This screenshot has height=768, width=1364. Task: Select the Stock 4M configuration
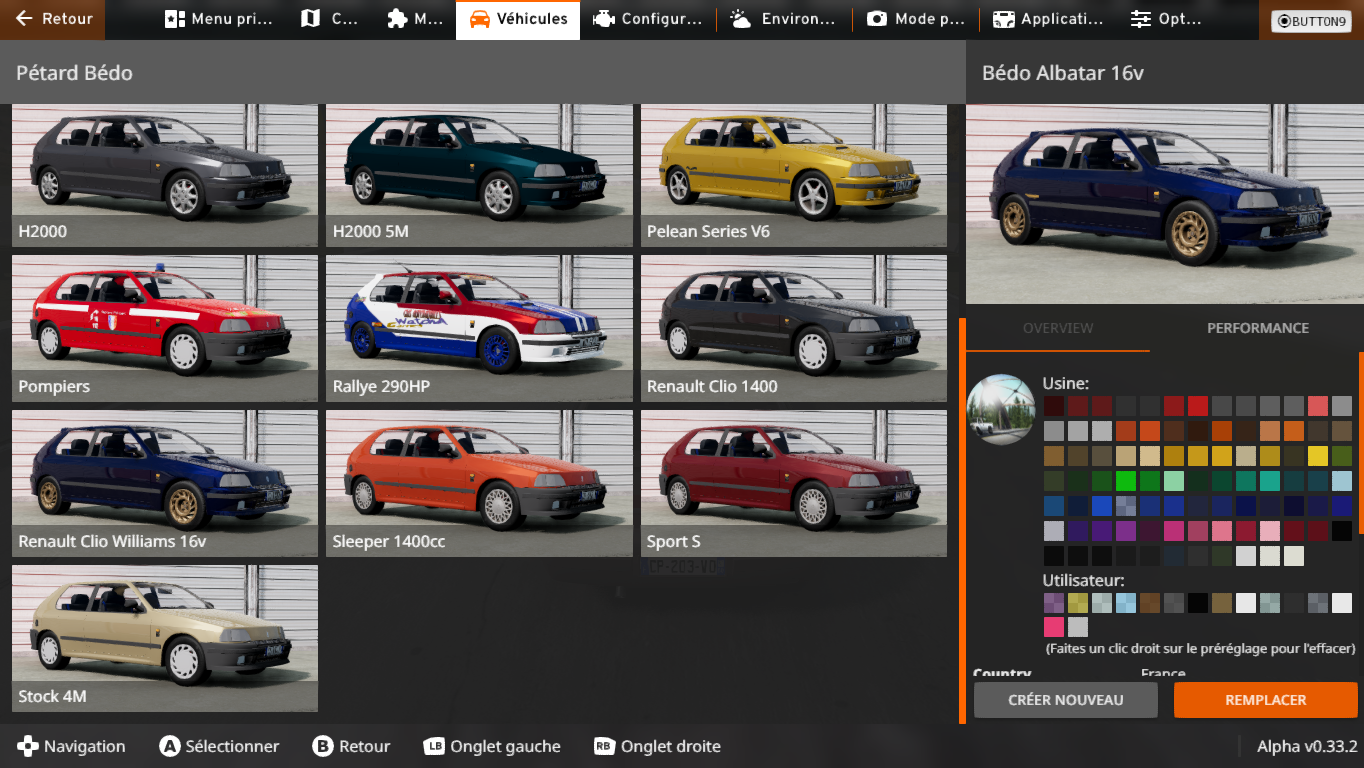pos(165,639)
